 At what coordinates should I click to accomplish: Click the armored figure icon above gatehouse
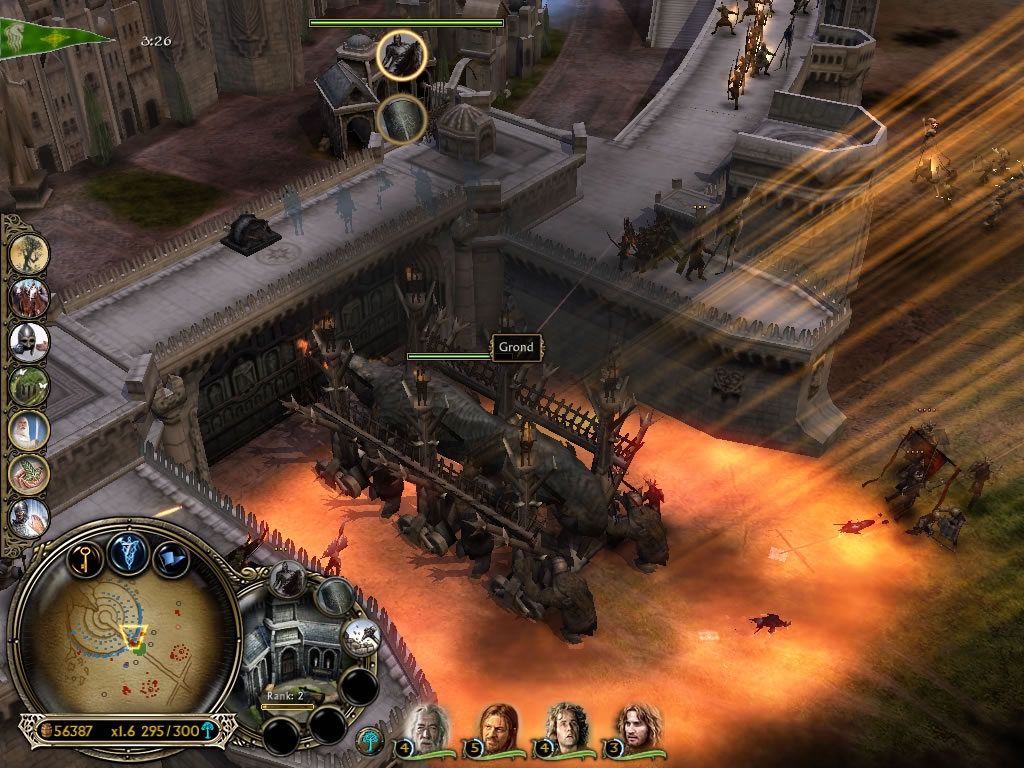point(402,55)
